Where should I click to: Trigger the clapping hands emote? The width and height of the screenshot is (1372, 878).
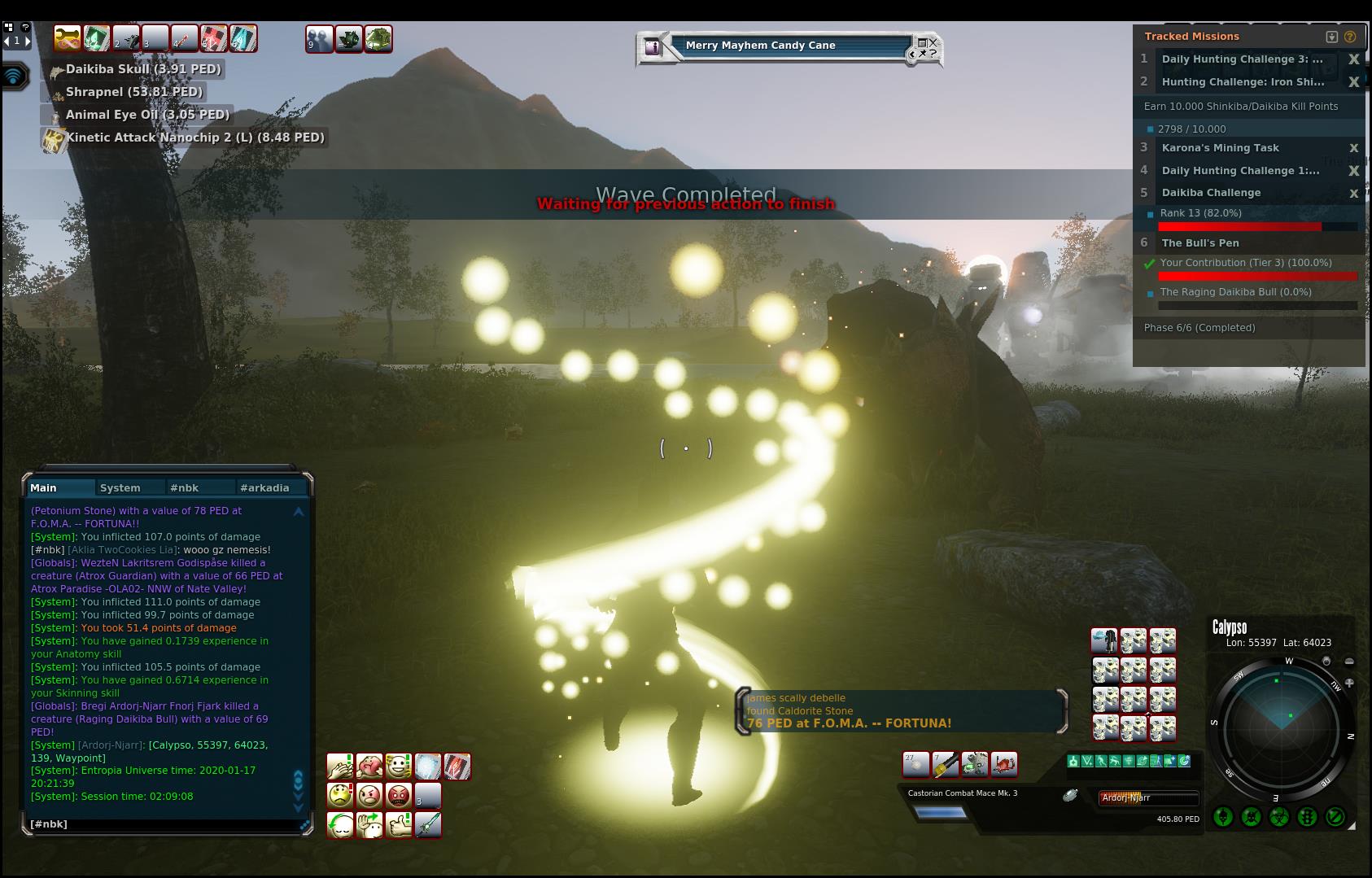(x=339, y=767)
